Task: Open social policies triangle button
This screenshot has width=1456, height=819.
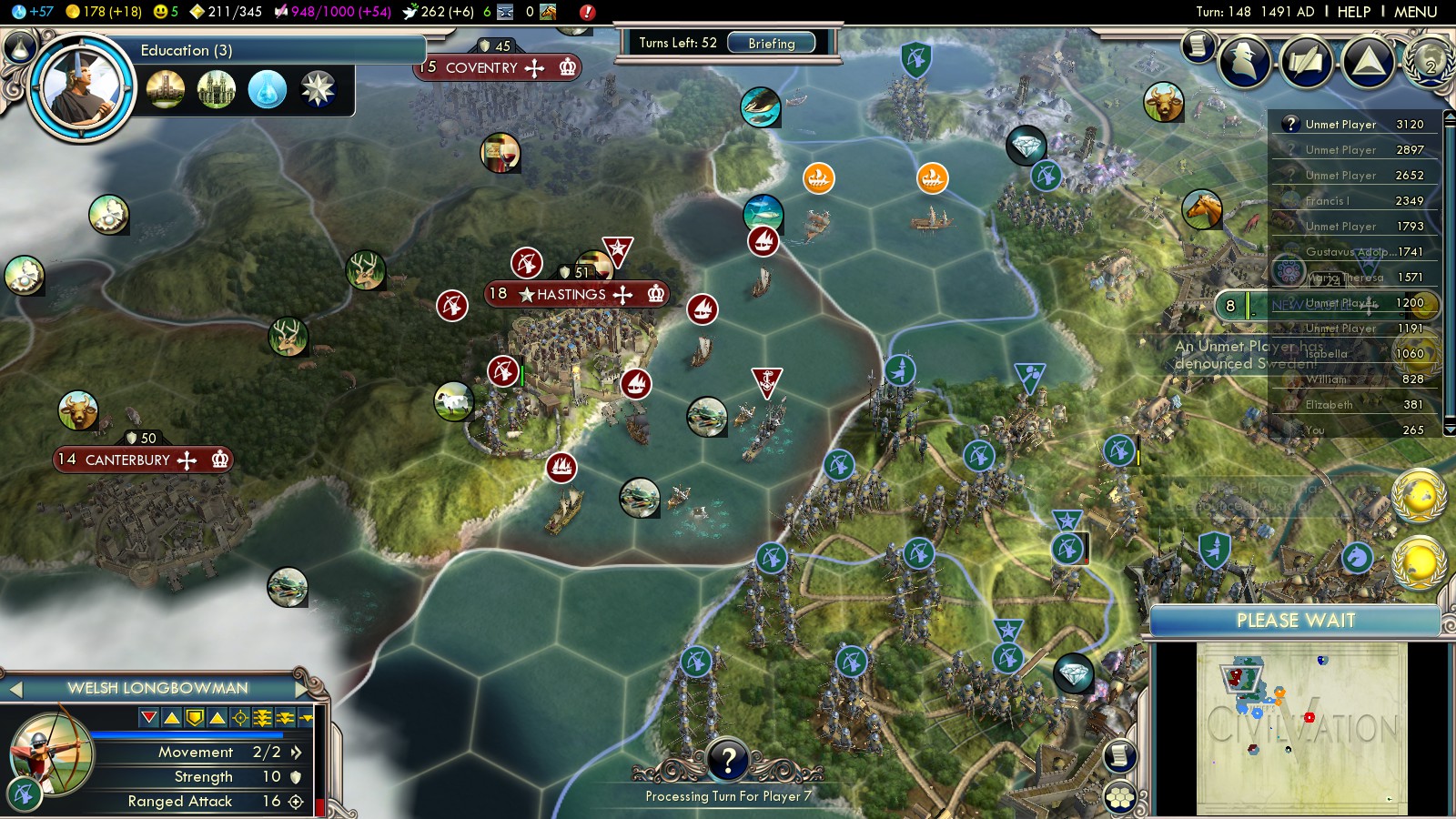Action: pos(1368,60)
